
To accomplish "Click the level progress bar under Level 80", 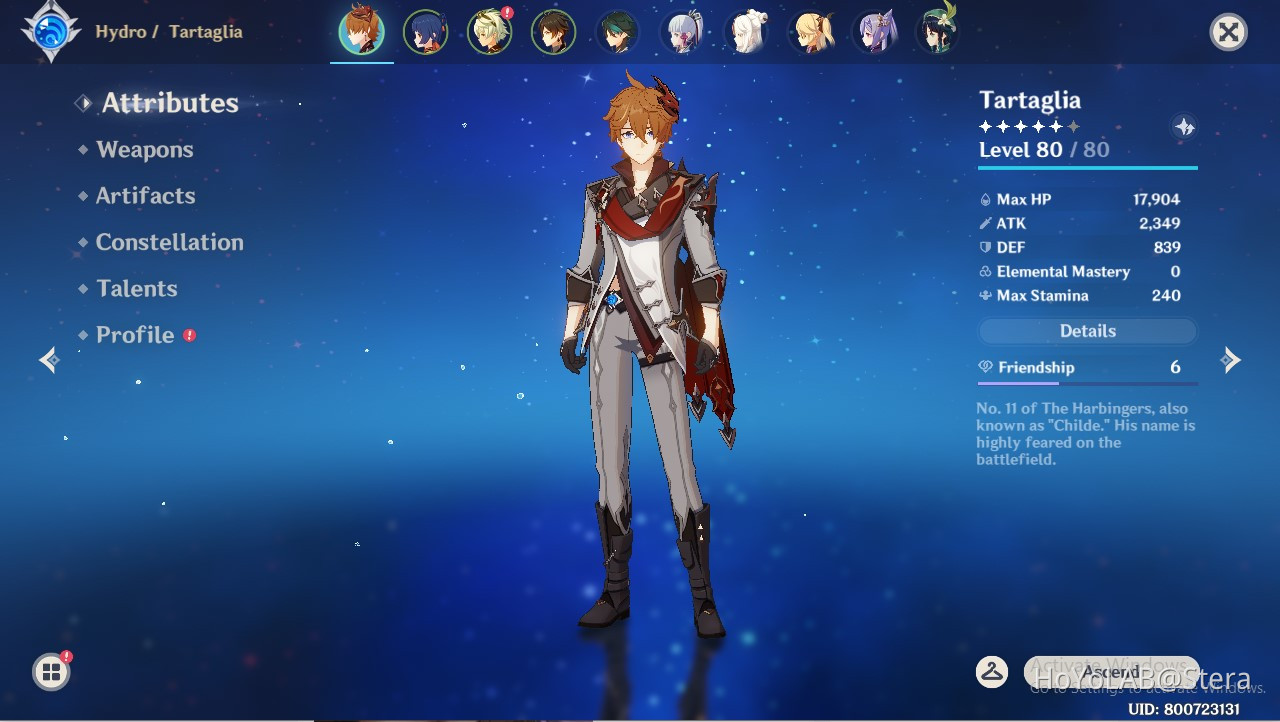I will pos(1086,166).
